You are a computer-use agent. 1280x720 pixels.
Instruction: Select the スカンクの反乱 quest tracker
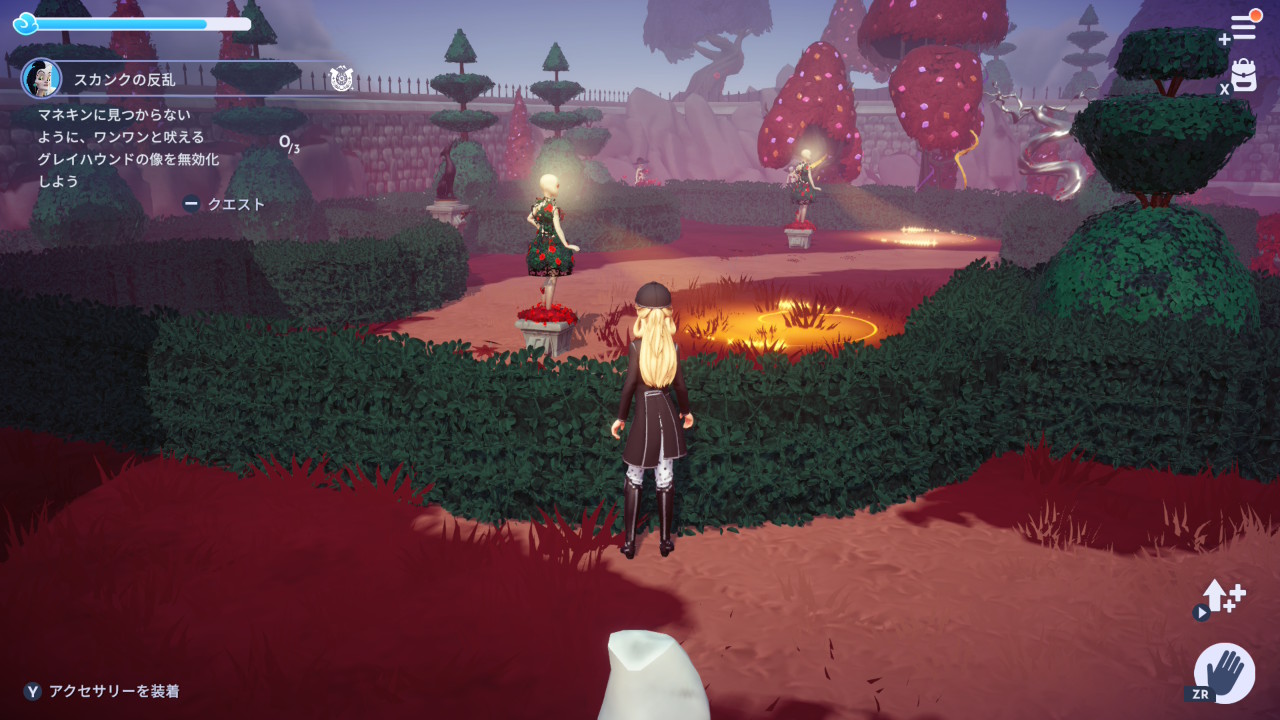click(125, 80)
